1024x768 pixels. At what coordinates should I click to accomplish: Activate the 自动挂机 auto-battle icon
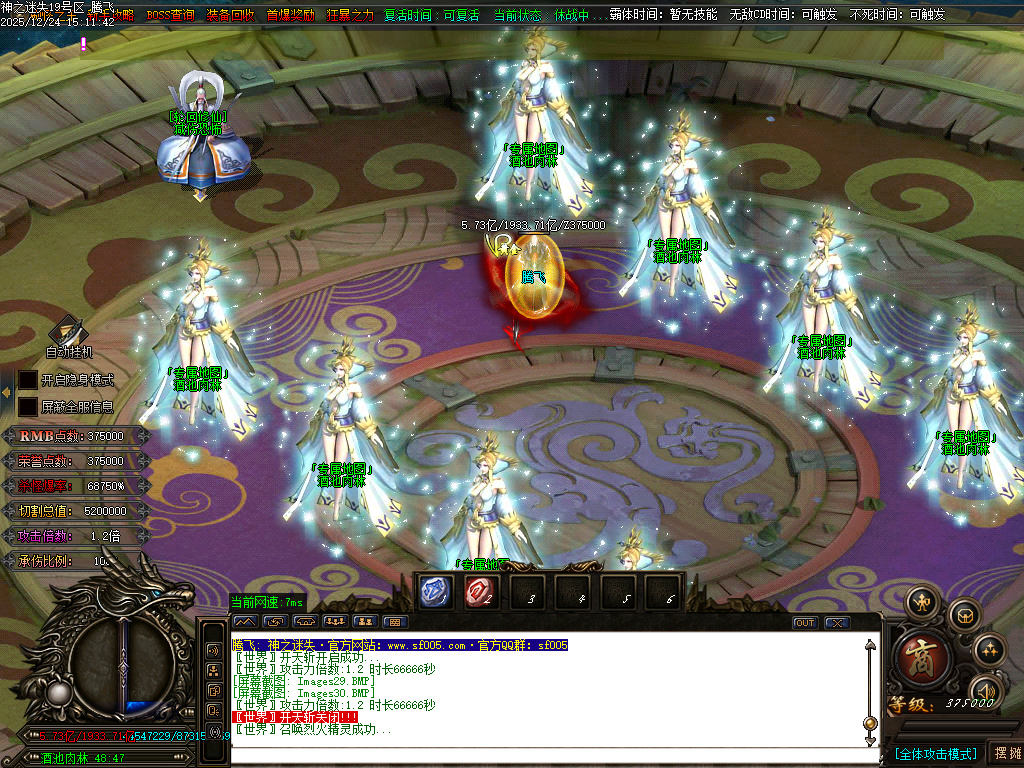point(68,331)
